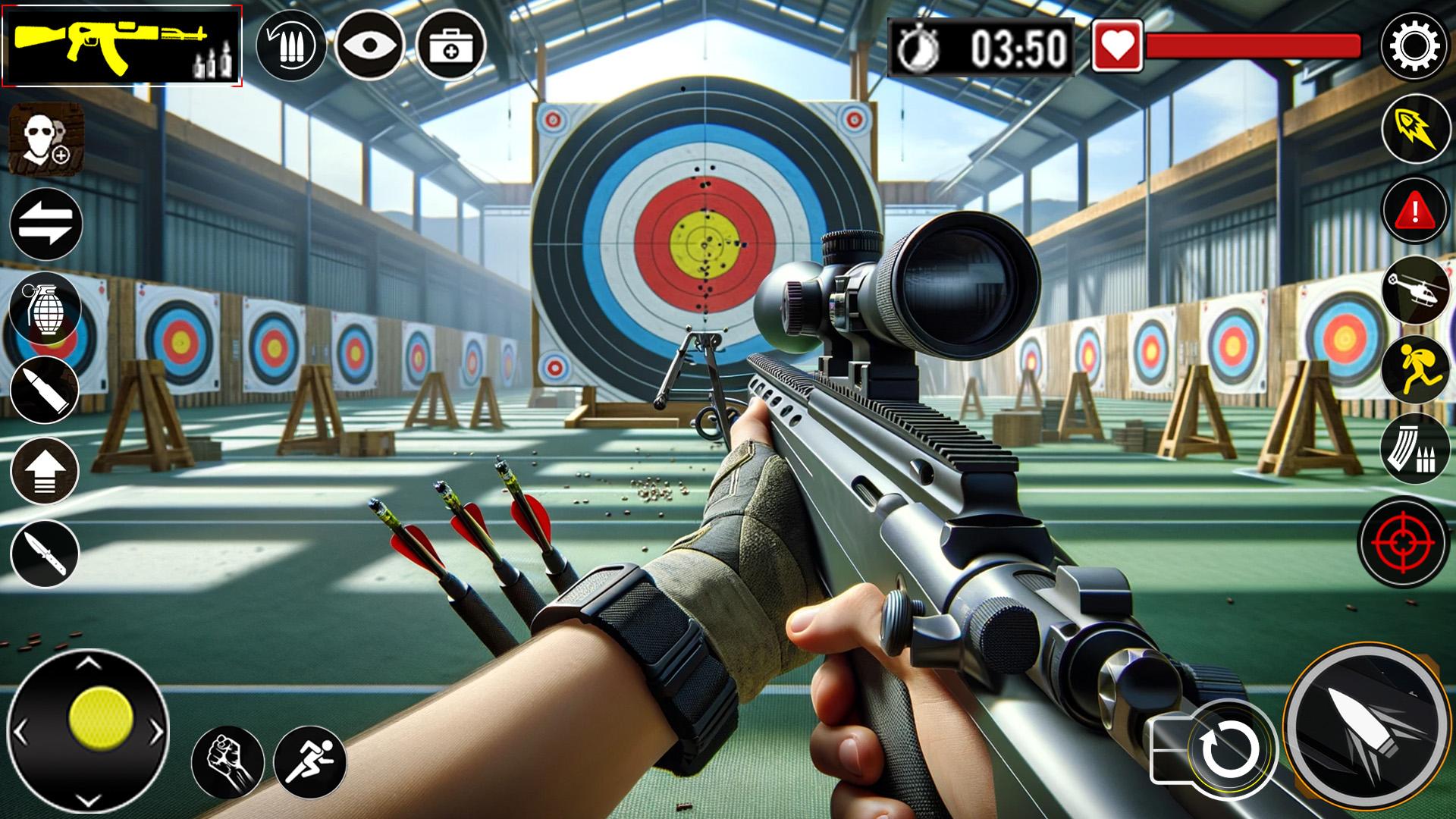Viewport: 1456px width, 819px height.
Task: Click the add teammate mask icon
Action: [45, 141]
